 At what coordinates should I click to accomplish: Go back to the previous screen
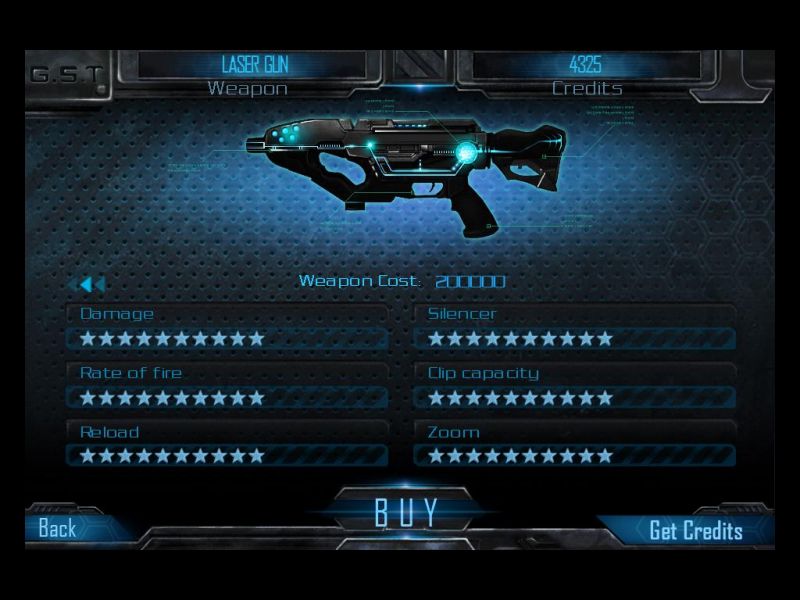coord(58,529)
